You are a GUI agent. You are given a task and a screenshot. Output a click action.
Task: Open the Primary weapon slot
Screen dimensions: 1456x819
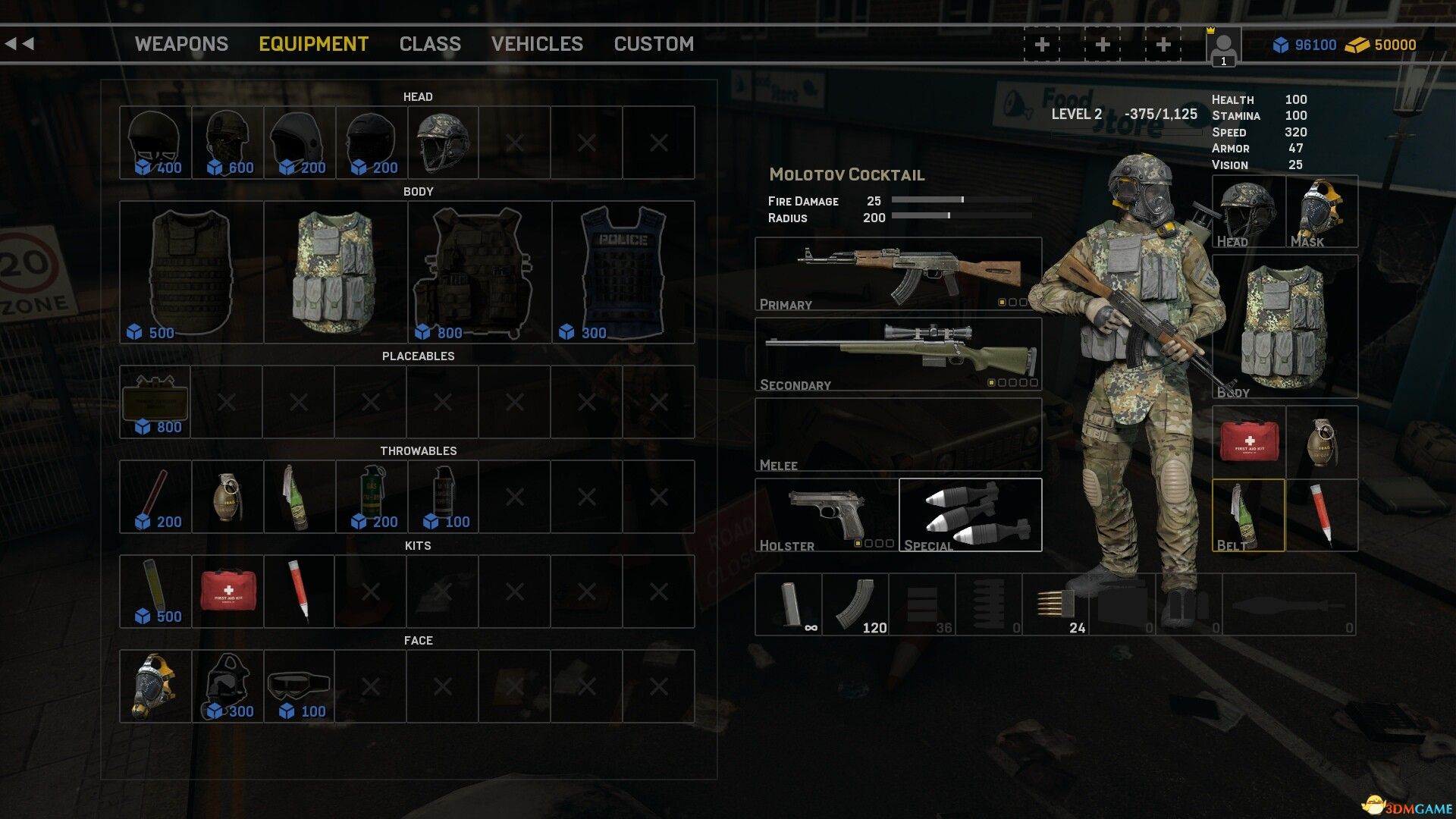click(898, 275)
